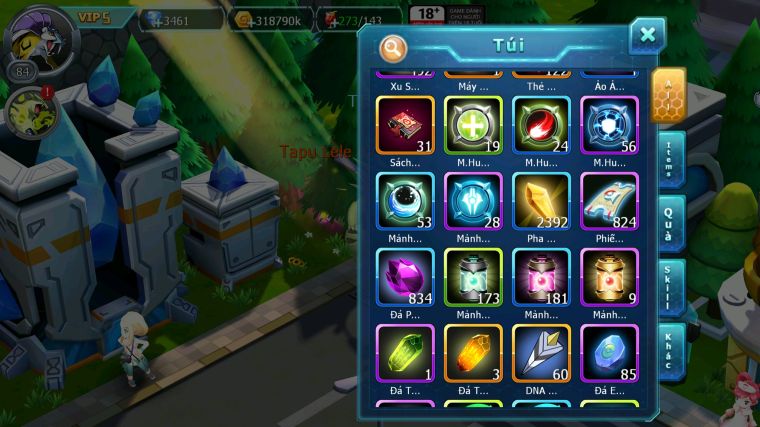760x427 pixels.
Task: Select the red swirl orb with 24
Action: [541, 125]
